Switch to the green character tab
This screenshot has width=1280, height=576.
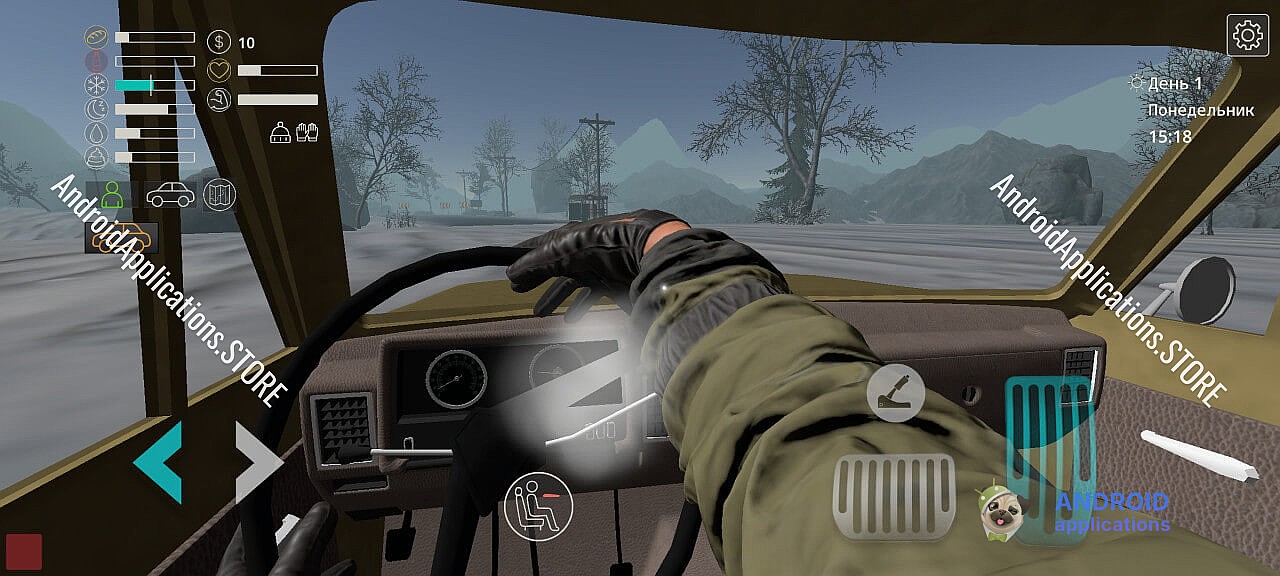[112, 195]
